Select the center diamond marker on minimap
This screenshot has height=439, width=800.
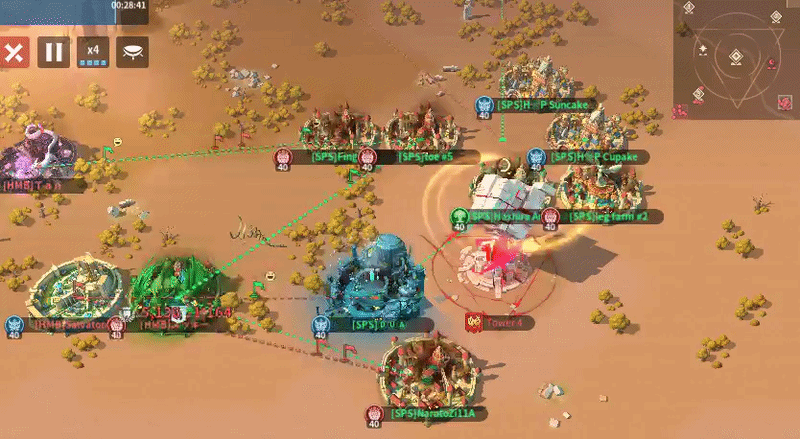pyautogui.click(x=736, y=56)
